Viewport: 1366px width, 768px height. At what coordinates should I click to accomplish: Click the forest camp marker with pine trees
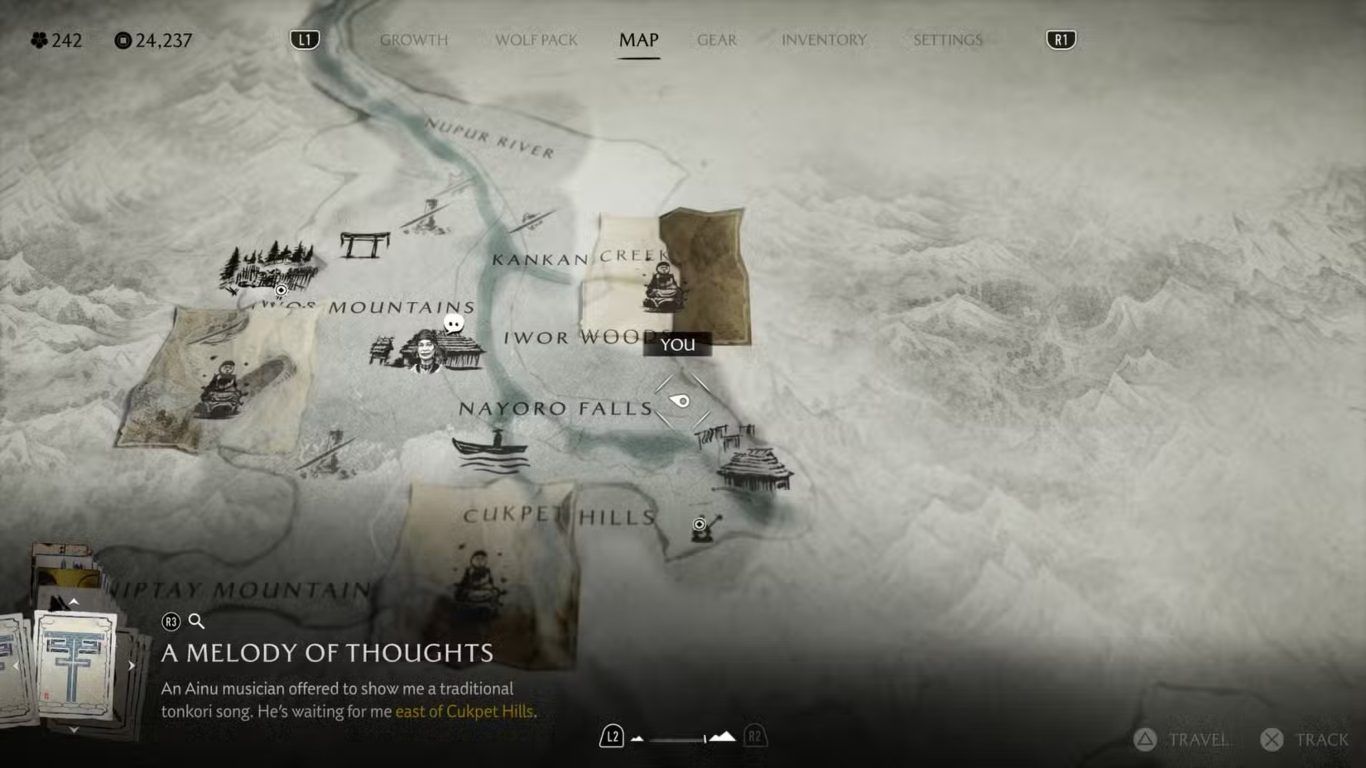coord(267,266)
